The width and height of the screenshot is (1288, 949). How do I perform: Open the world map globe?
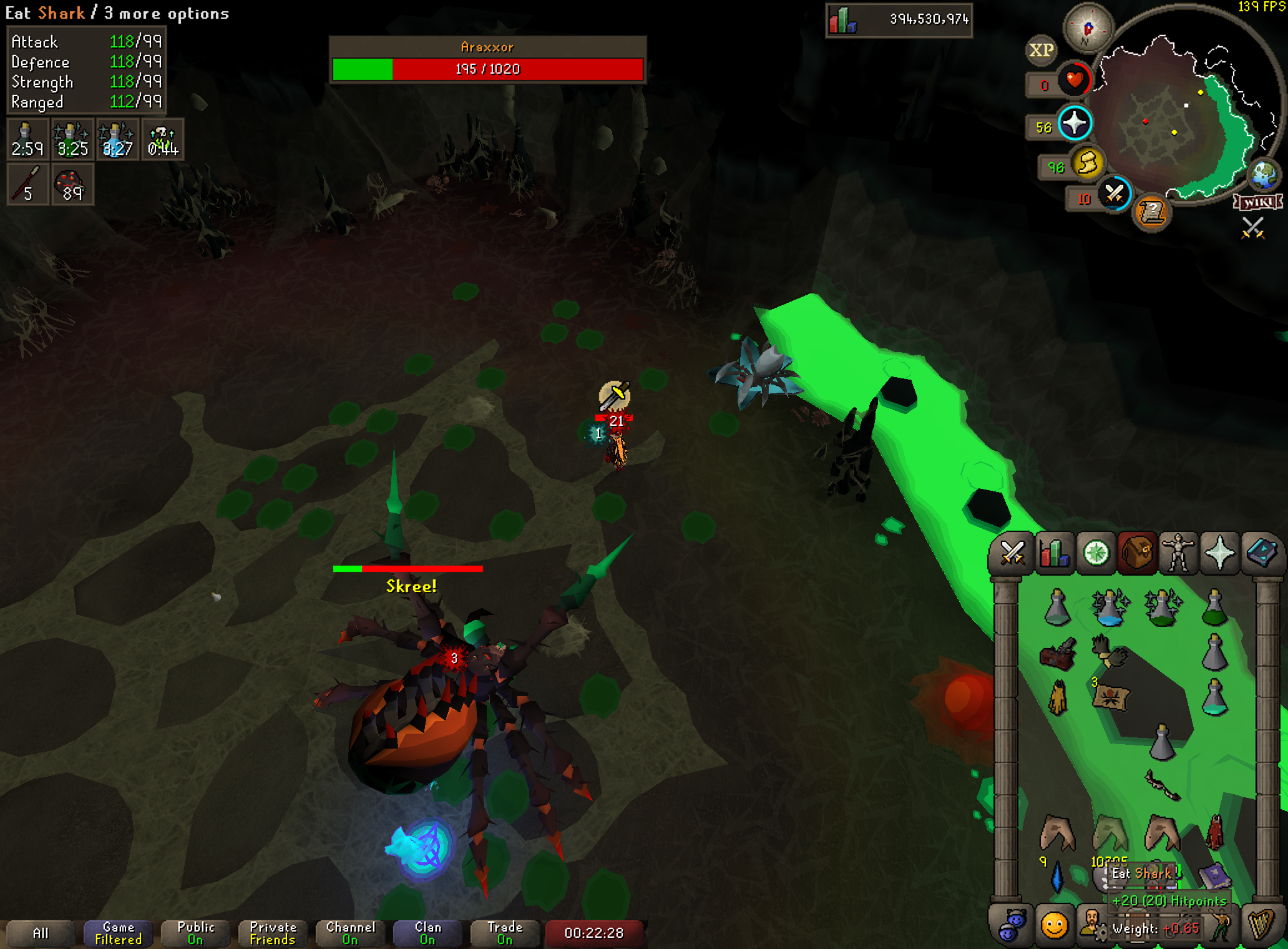click(1264, 174)
